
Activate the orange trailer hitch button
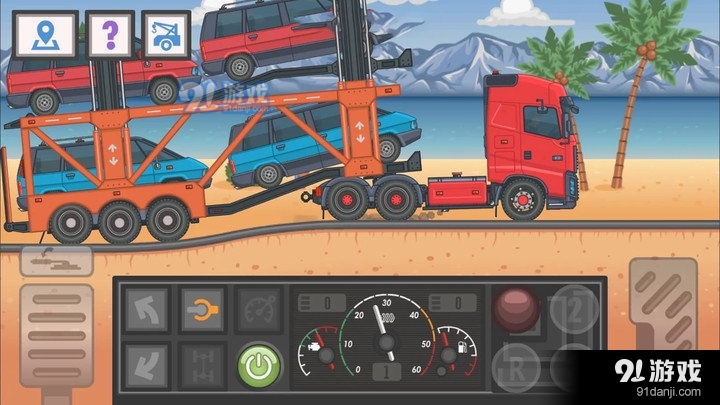click(201, 310)
